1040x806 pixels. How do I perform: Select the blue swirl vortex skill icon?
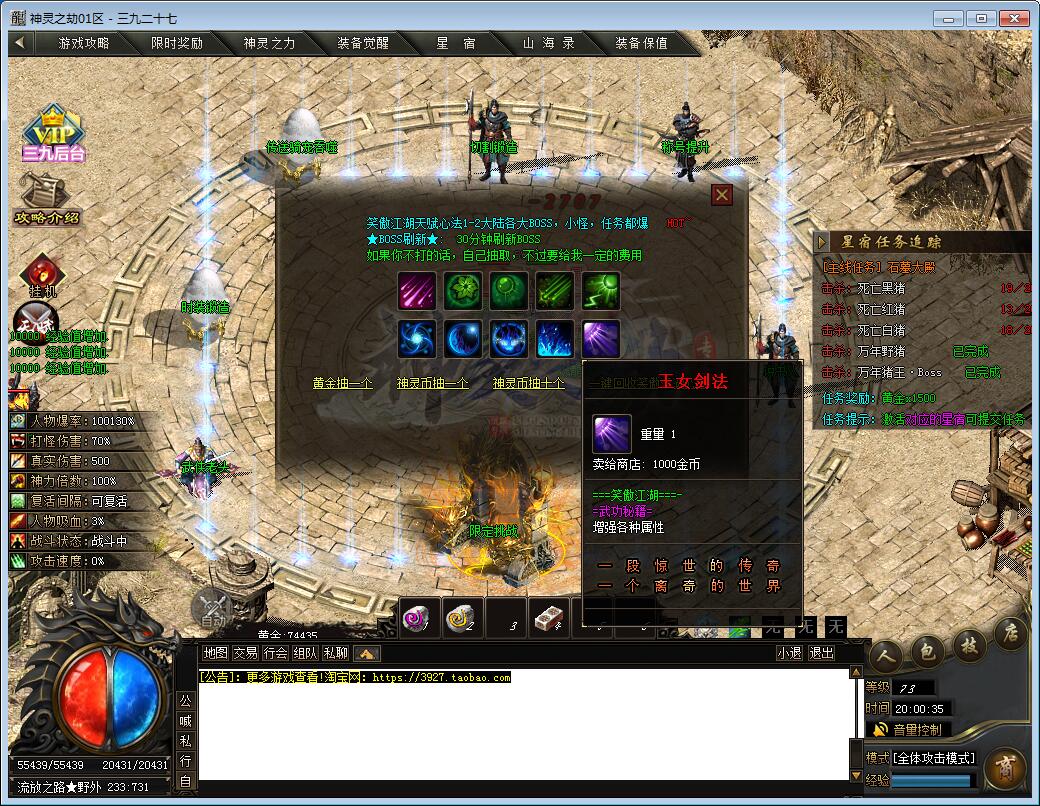(x=417, y=339)
